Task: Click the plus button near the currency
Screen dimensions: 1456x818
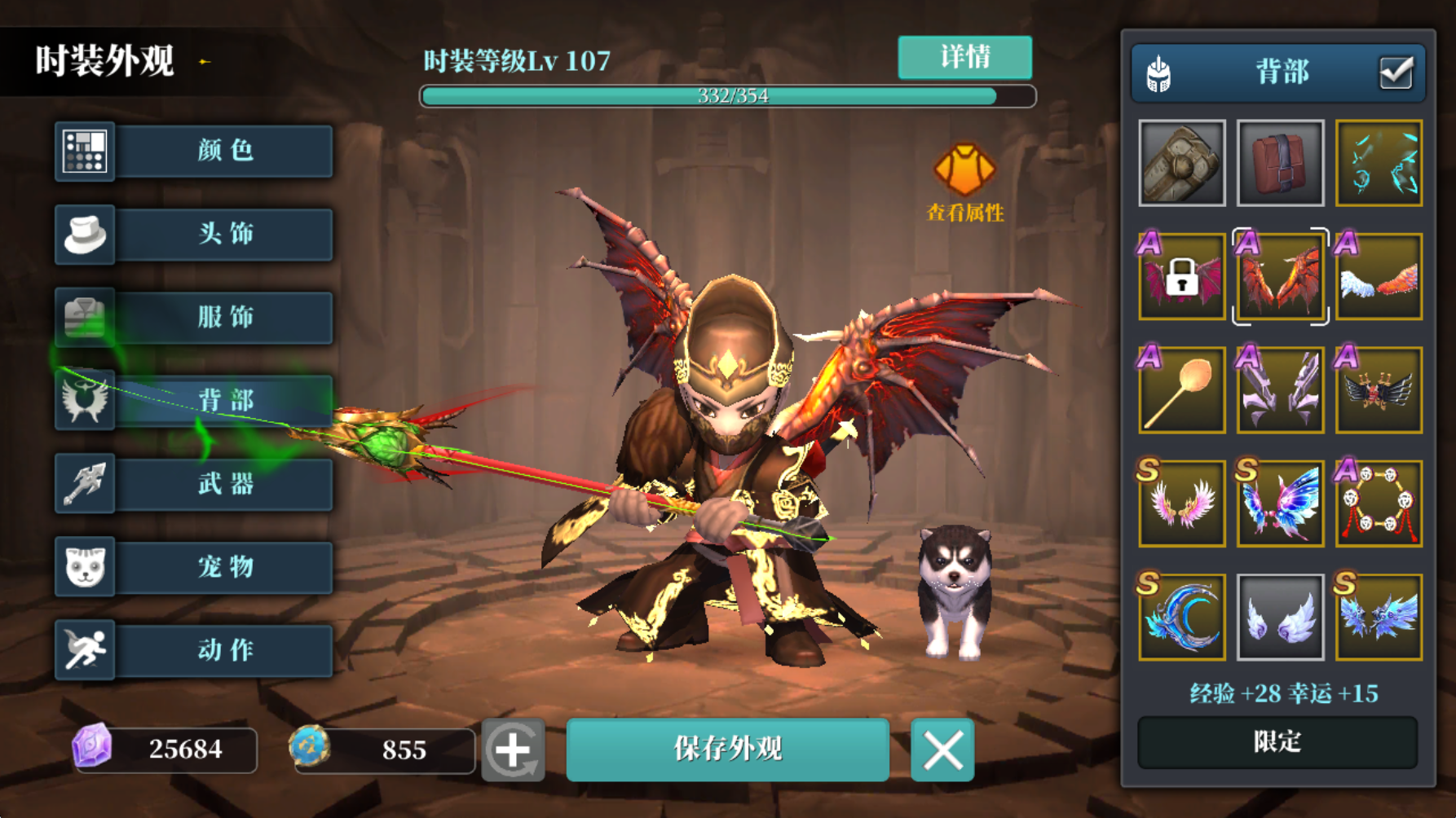Action: point(516,750)
